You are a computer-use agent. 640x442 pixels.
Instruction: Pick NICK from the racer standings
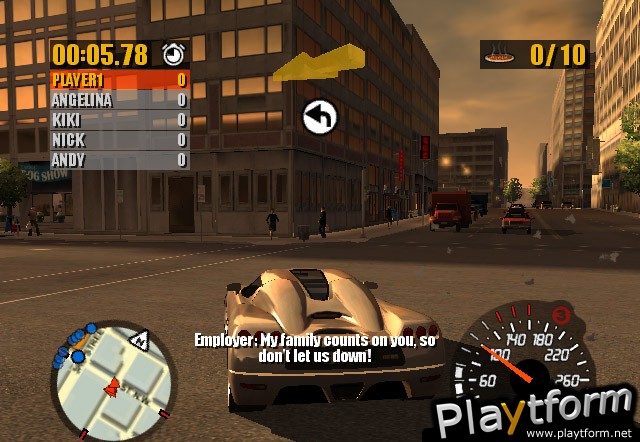(x=119, y=140)
